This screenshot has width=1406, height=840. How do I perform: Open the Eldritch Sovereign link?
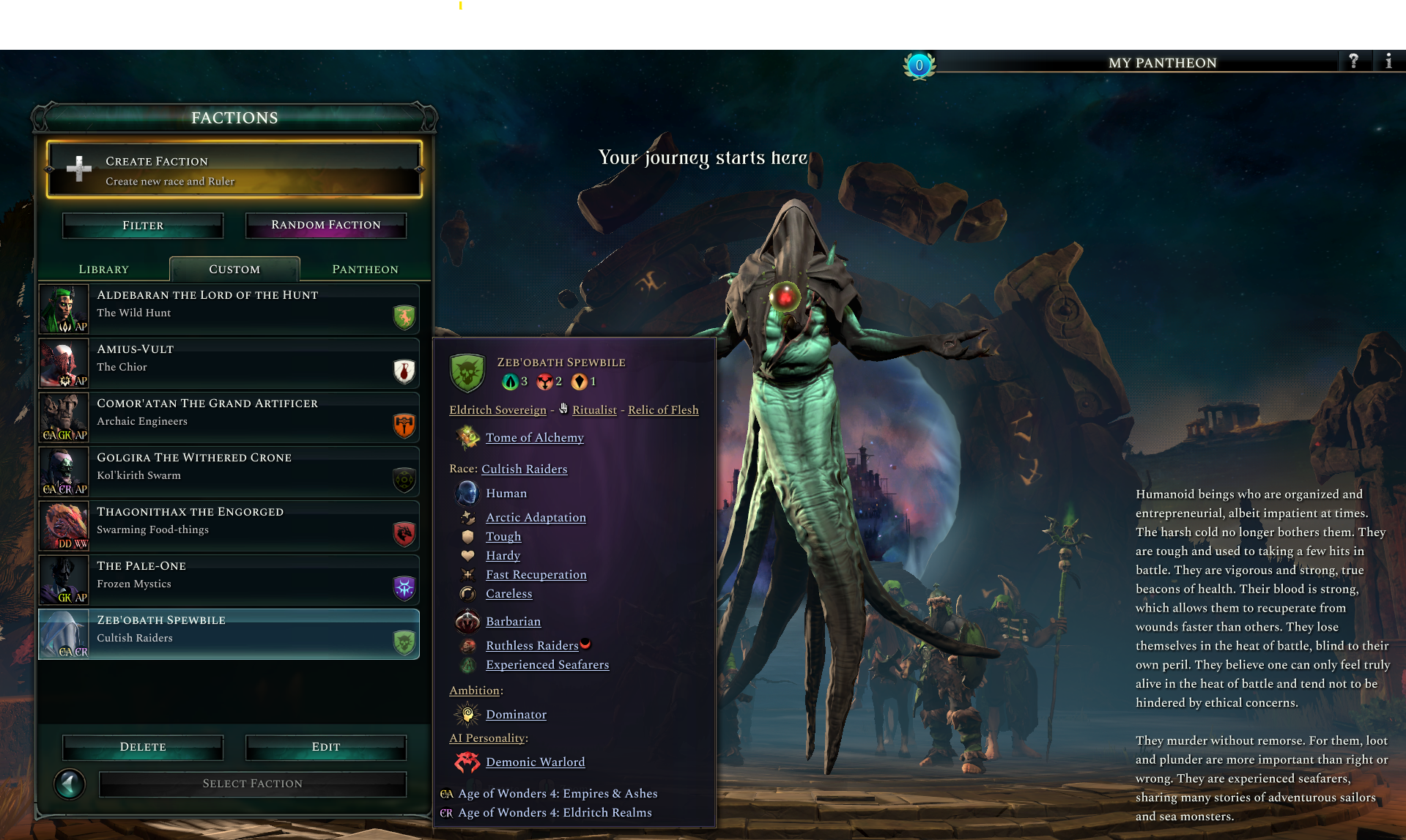click(497, 410)
